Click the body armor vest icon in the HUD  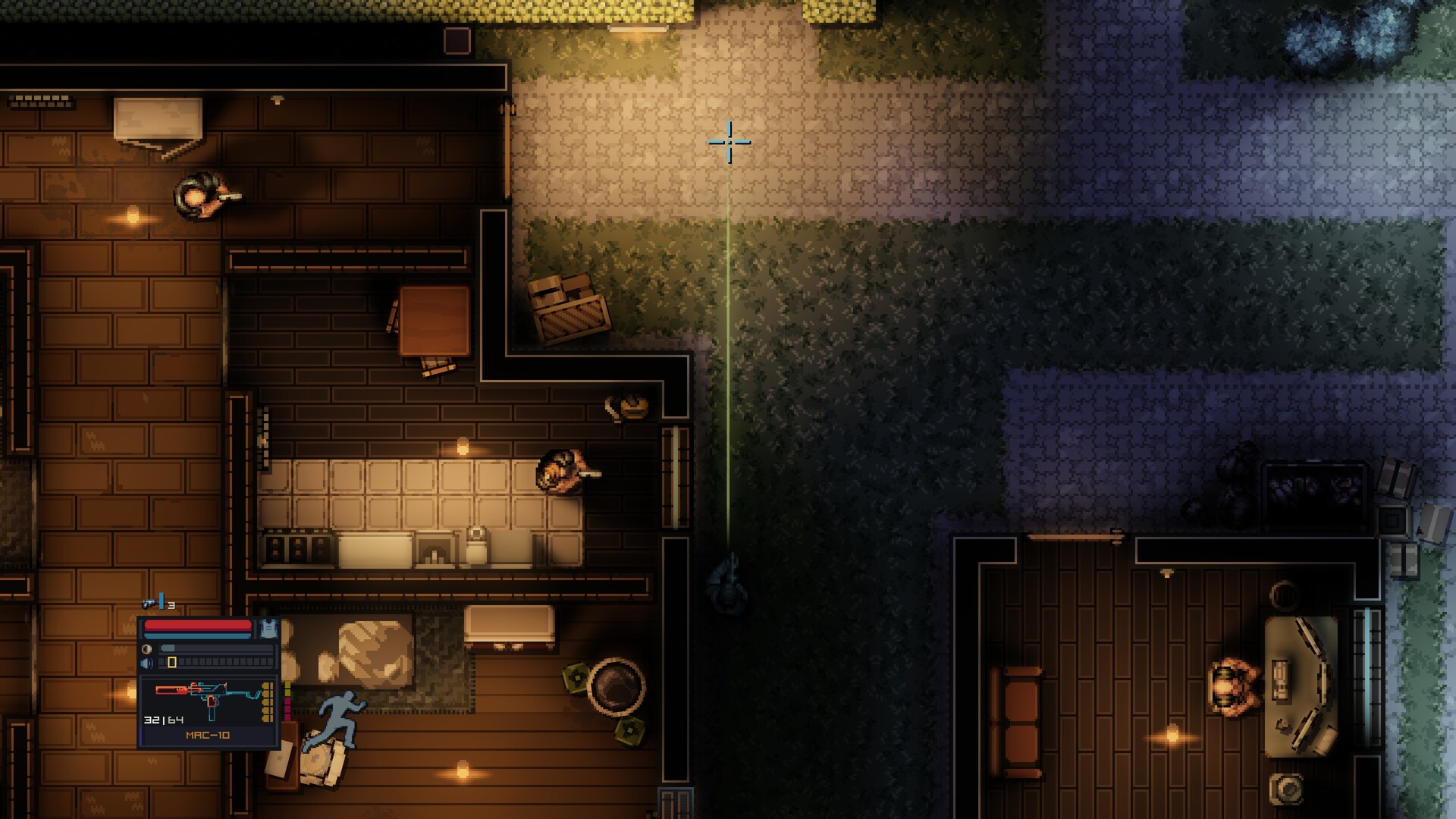point(269,629)
